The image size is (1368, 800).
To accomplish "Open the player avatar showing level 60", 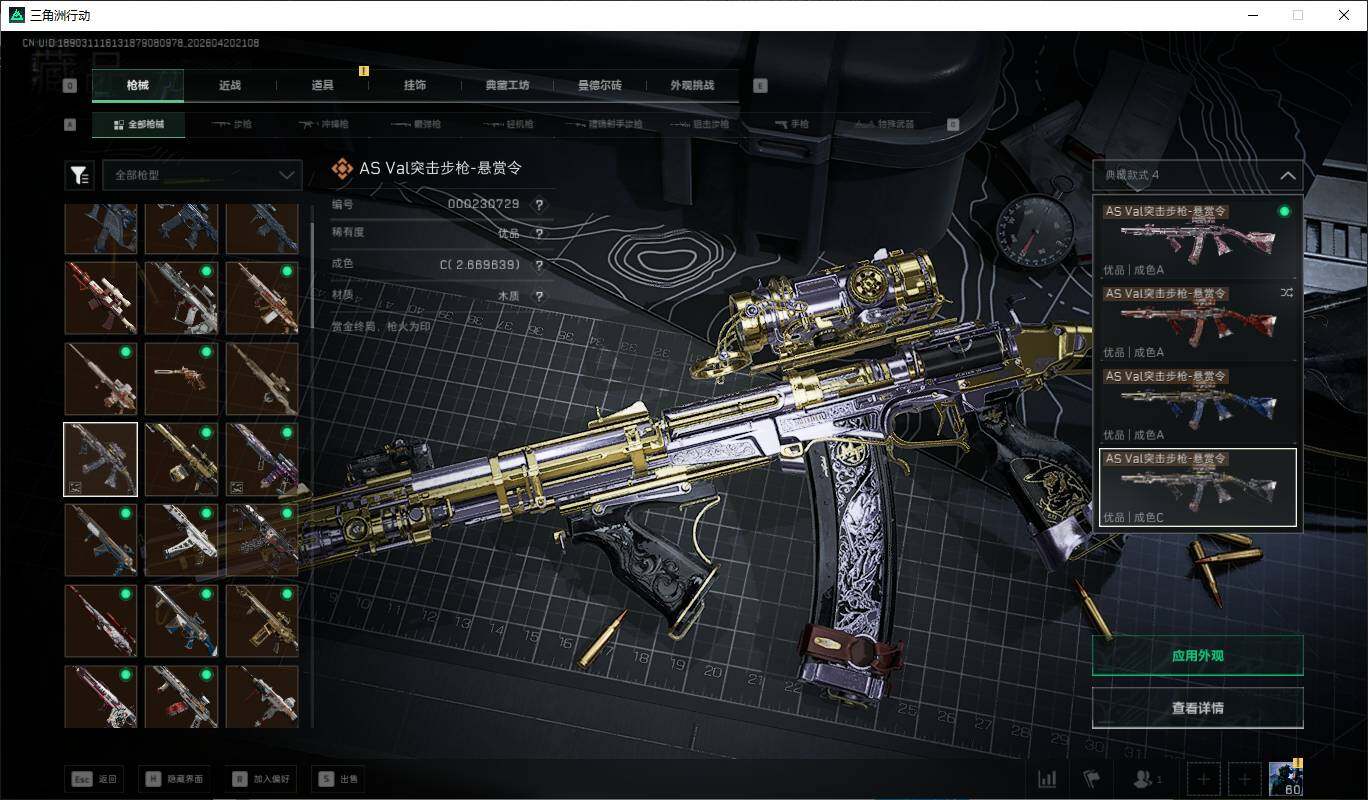I will tap(1285, 778).
